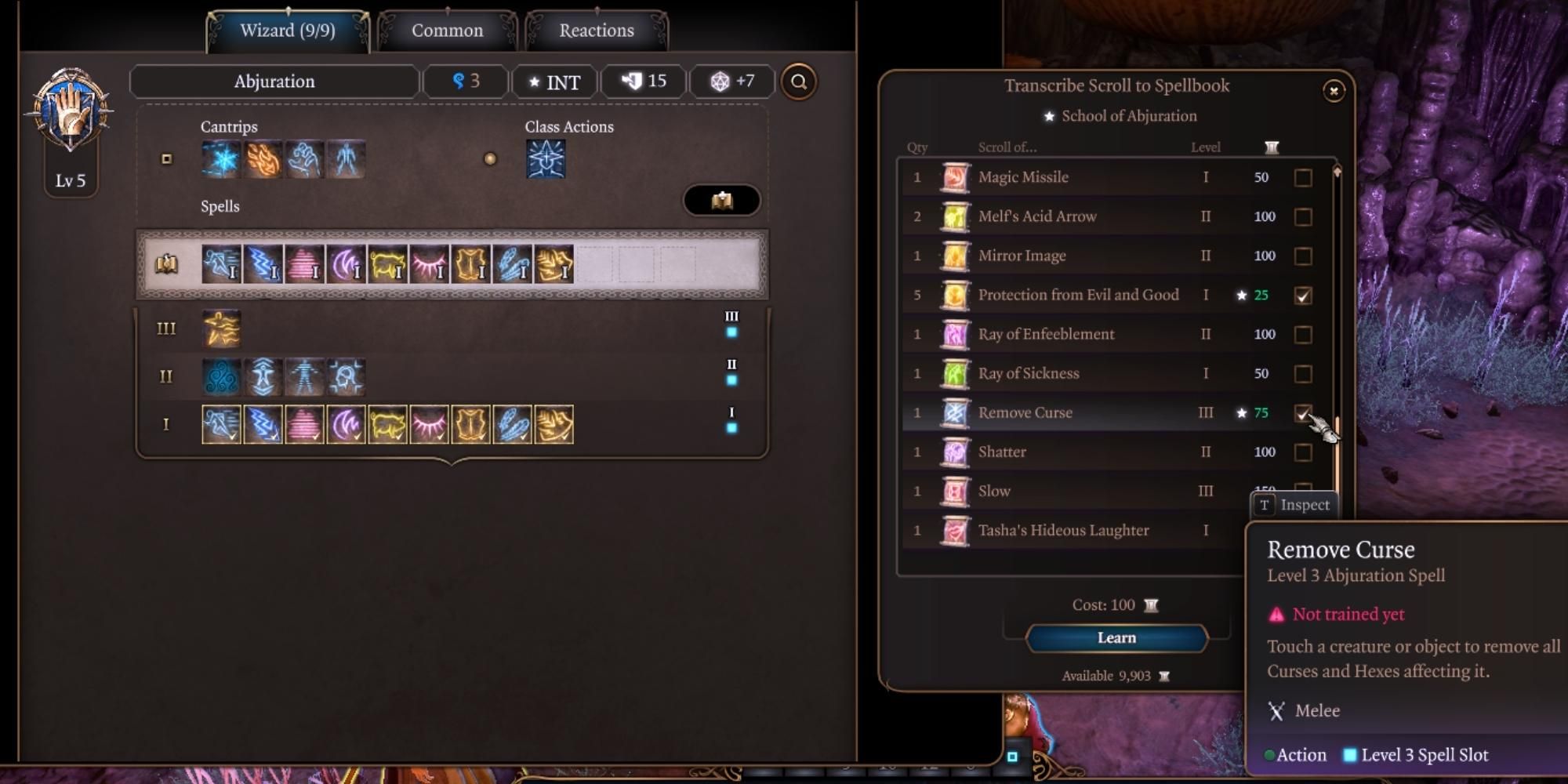Open the spell search magnifier
The height and width of the screenshot is (784, 1568).
coord(798,82)
